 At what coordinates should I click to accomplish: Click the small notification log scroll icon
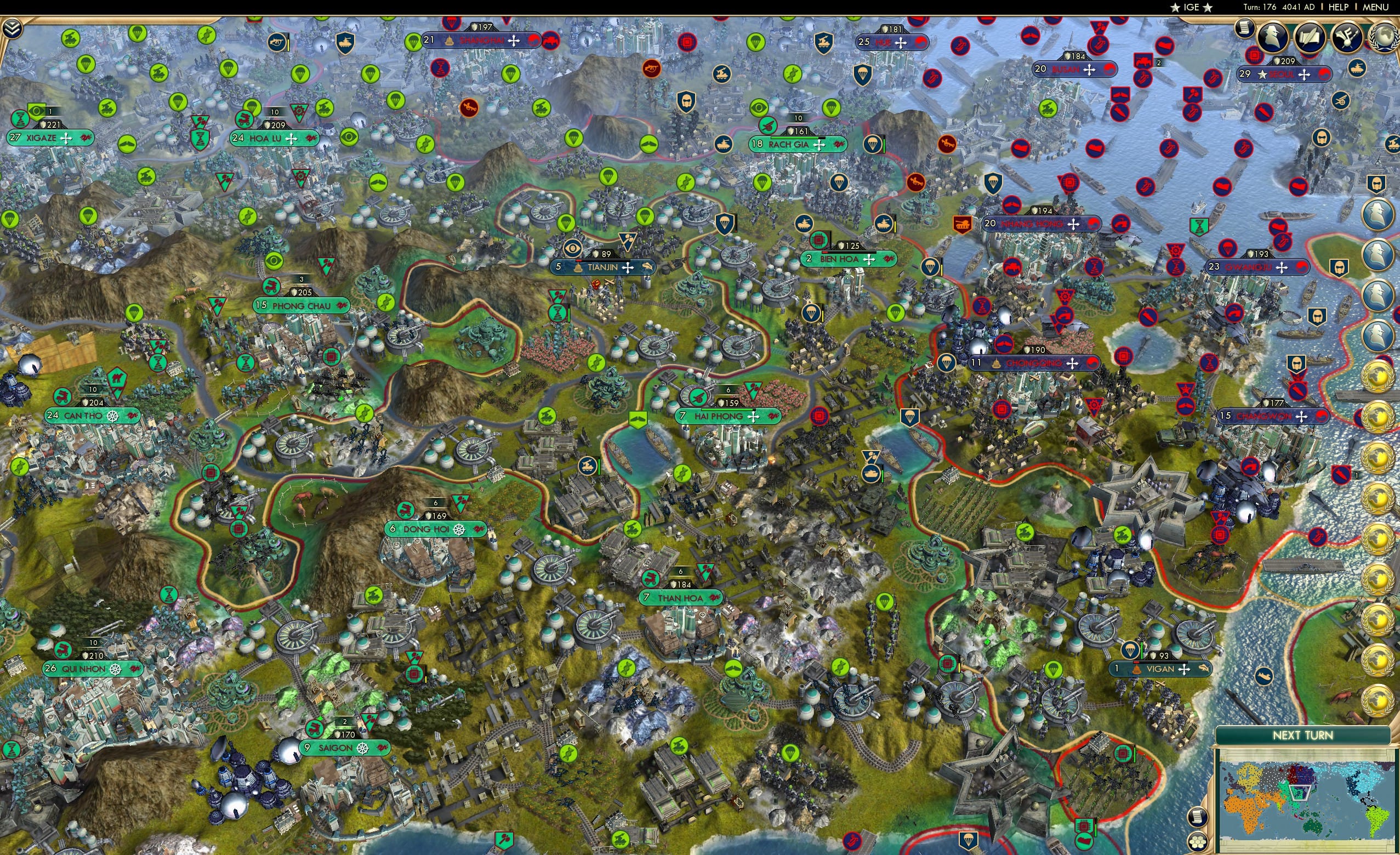pos(1245,29)
